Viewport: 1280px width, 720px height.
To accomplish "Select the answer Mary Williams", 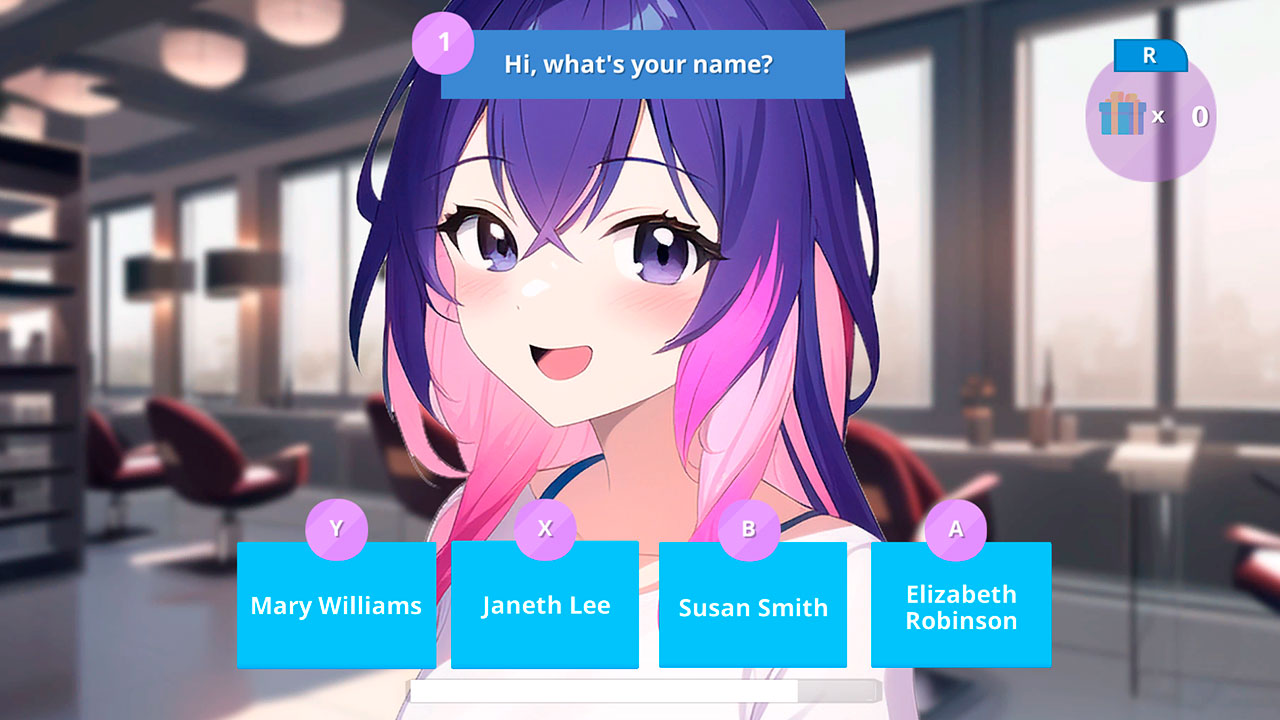I will pyautogui.click(x=336, y=604).
